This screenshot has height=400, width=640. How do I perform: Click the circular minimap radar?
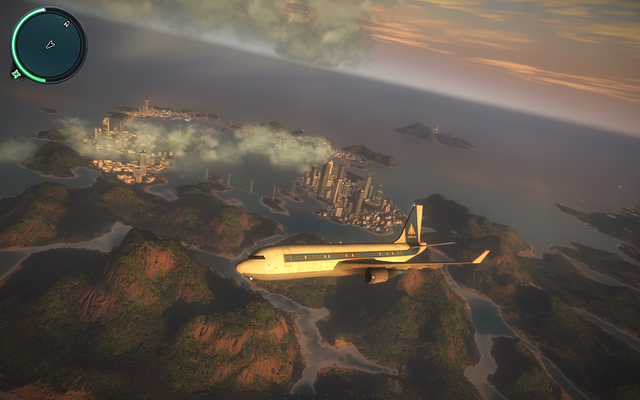[x=49, y=45]
